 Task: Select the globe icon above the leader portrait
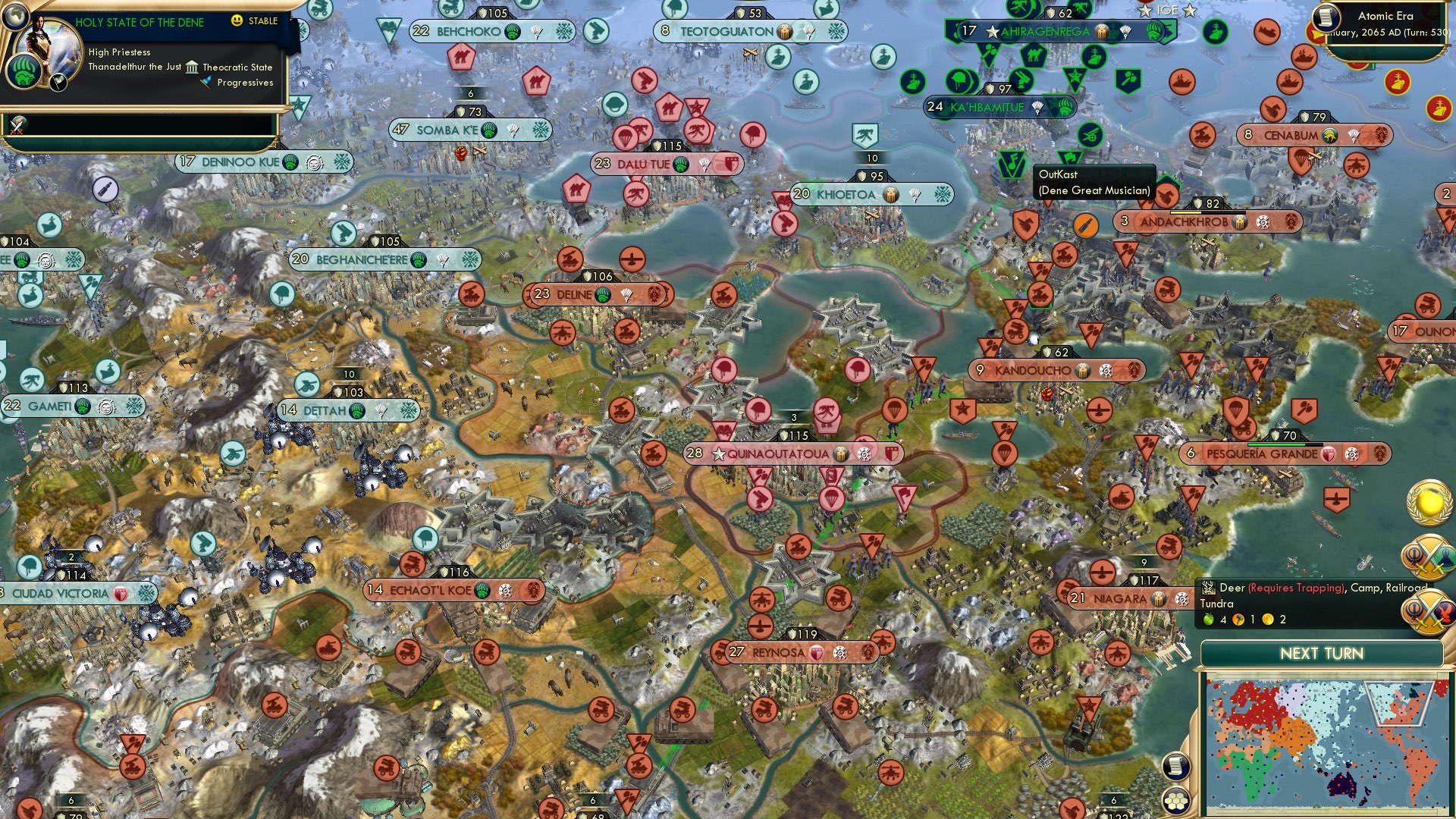pos(15,17)
